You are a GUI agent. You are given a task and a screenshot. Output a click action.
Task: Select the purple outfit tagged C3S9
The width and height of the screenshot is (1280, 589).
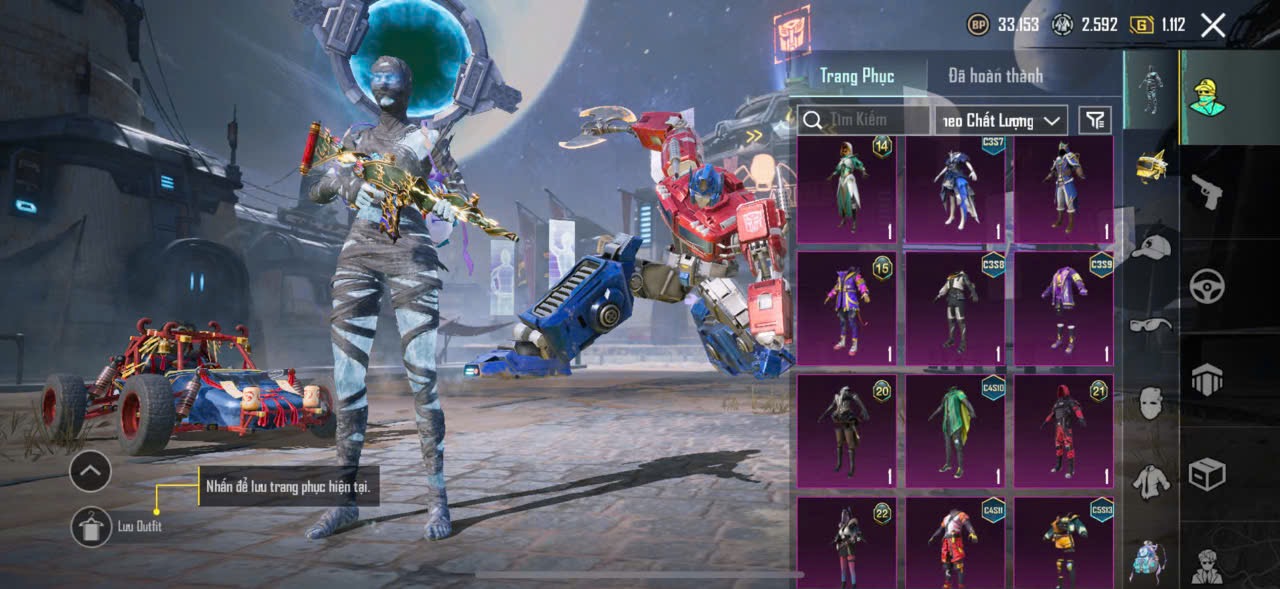tap(1063, 307)
